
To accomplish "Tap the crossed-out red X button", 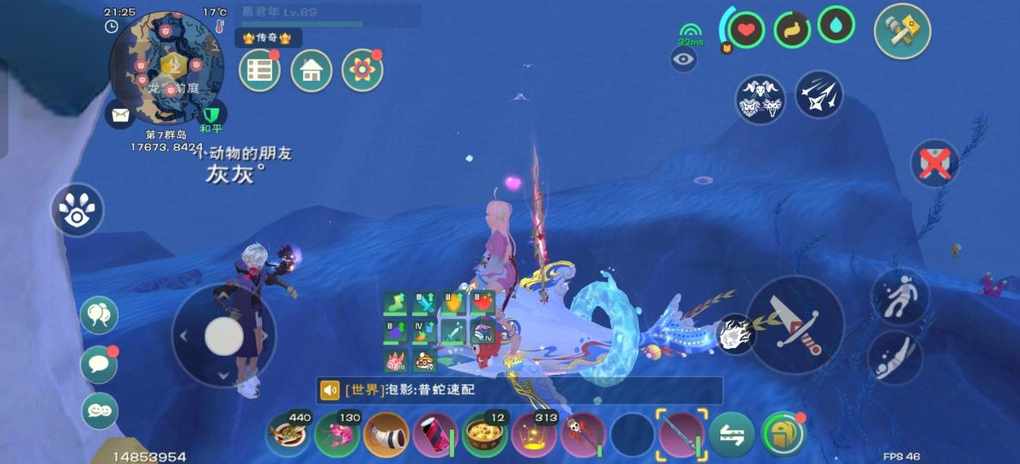I will tap(935, 163).
